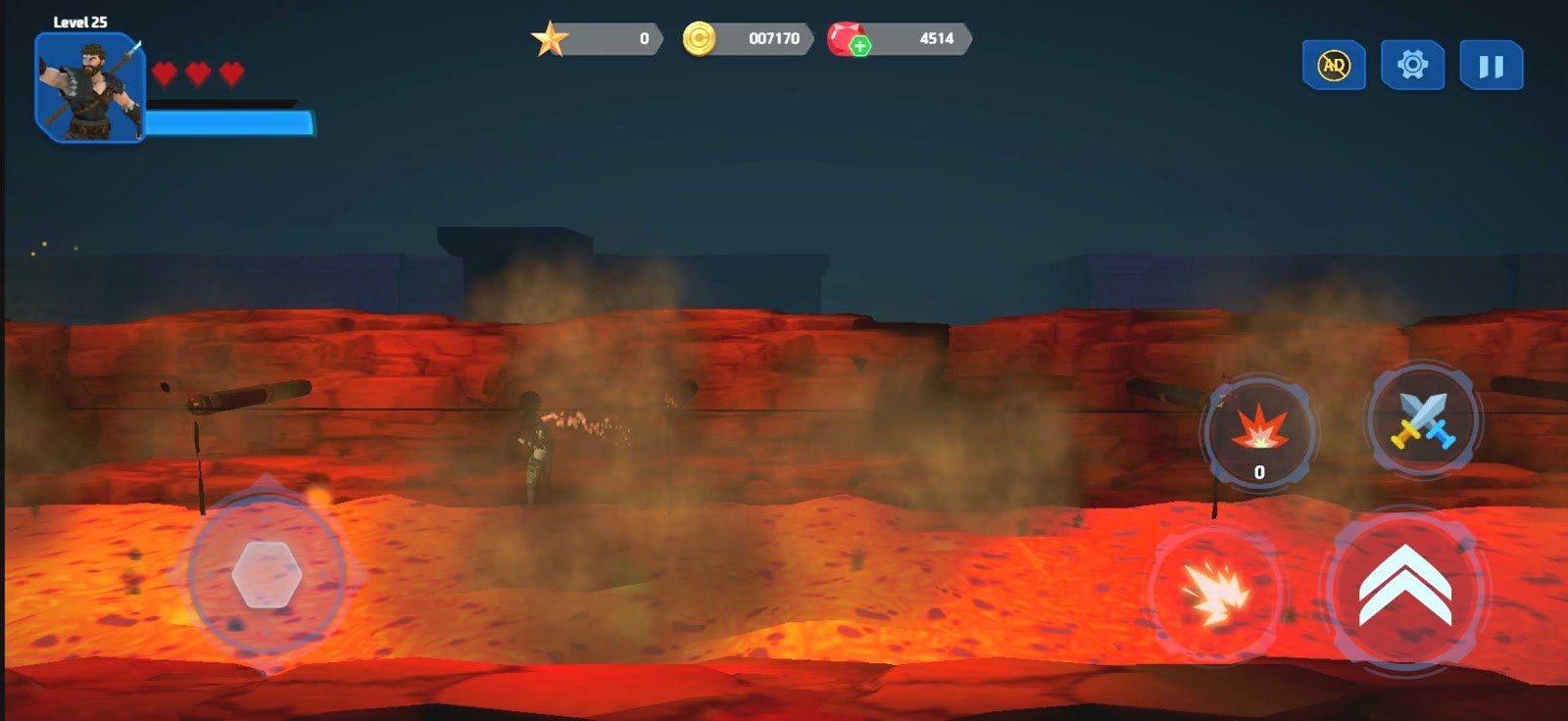1568x721 pixels.
Task: Add more red gems with plus icon
Action: [x=859, y=46]
